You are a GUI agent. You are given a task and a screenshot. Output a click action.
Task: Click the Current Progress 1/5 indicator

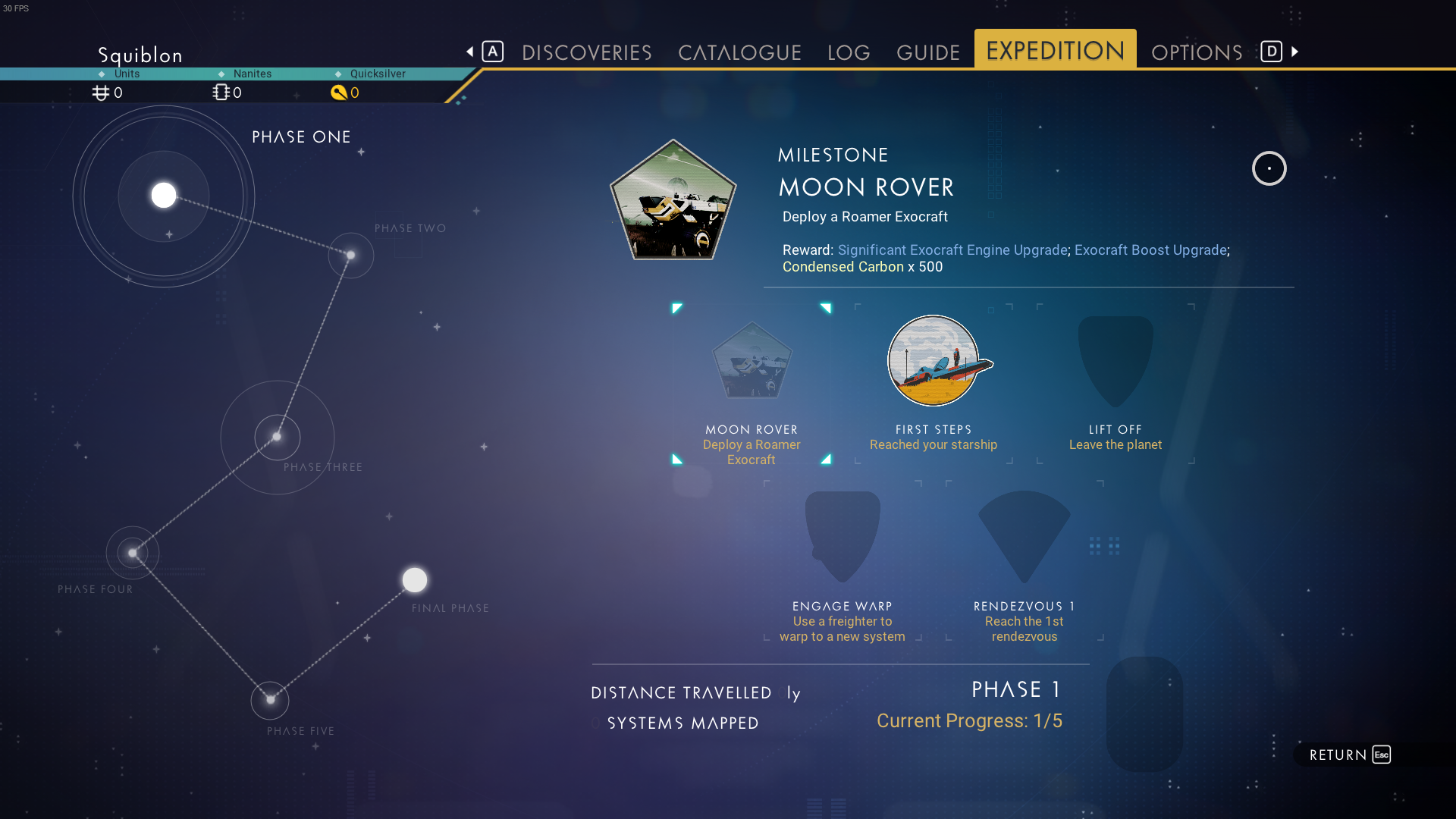tap(970, 720)
